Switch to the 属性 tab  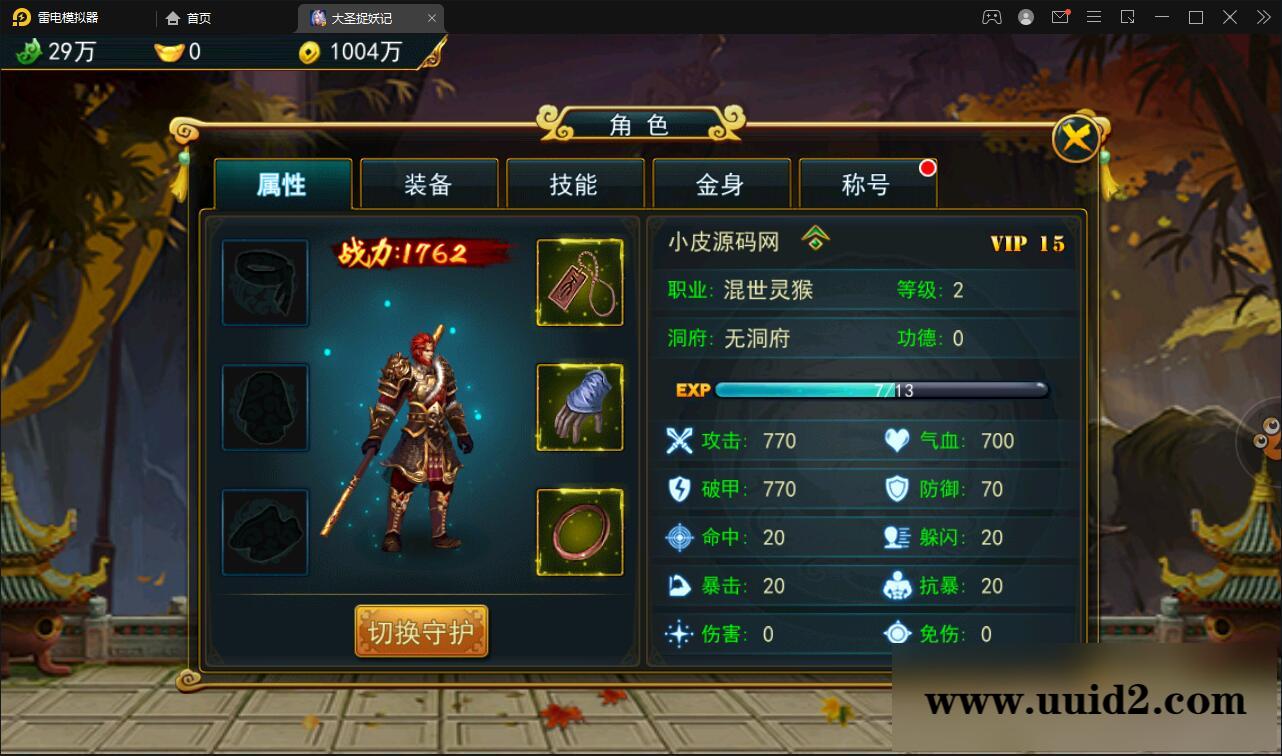[x=282, y=185]
